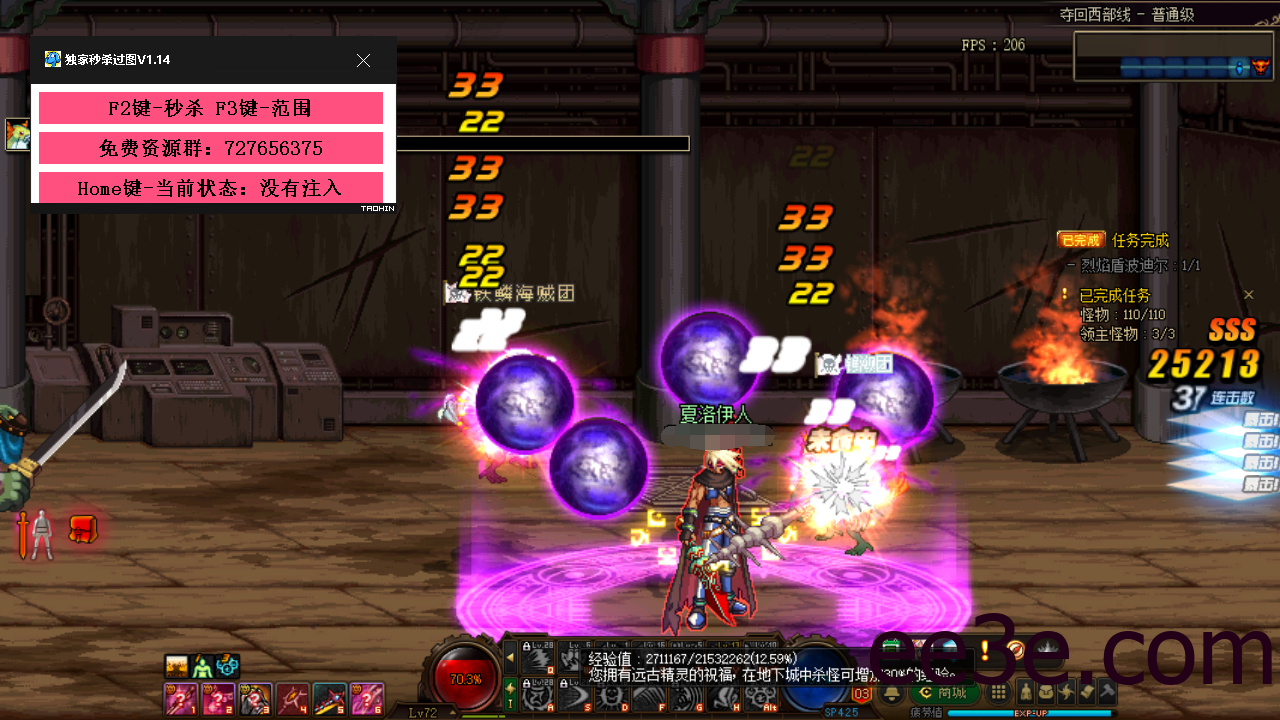Image resolution: width=1280 pixels, height=720 pixels.
Task: Click the free resource group banner
Action: pyautogui.click(x=211, y=148)
